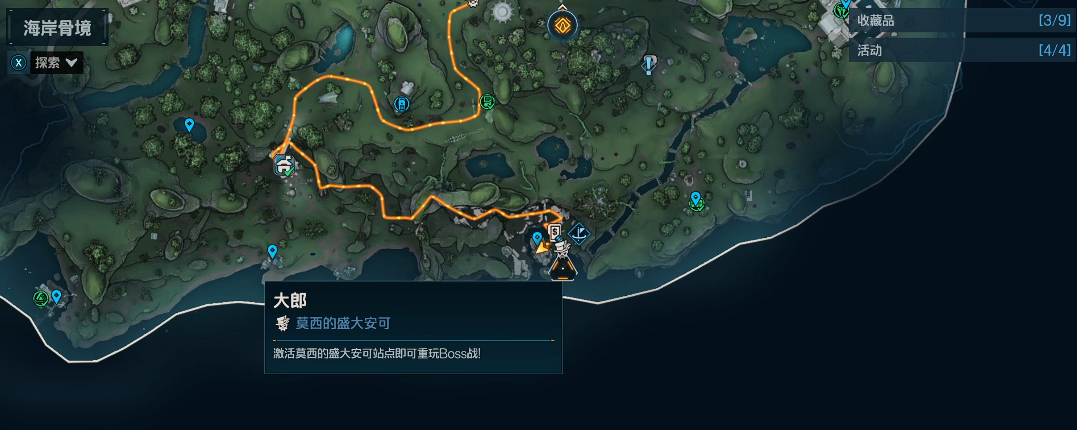Open the 莫西的盛大安可 link in the tooltip

tap(342, 323)
